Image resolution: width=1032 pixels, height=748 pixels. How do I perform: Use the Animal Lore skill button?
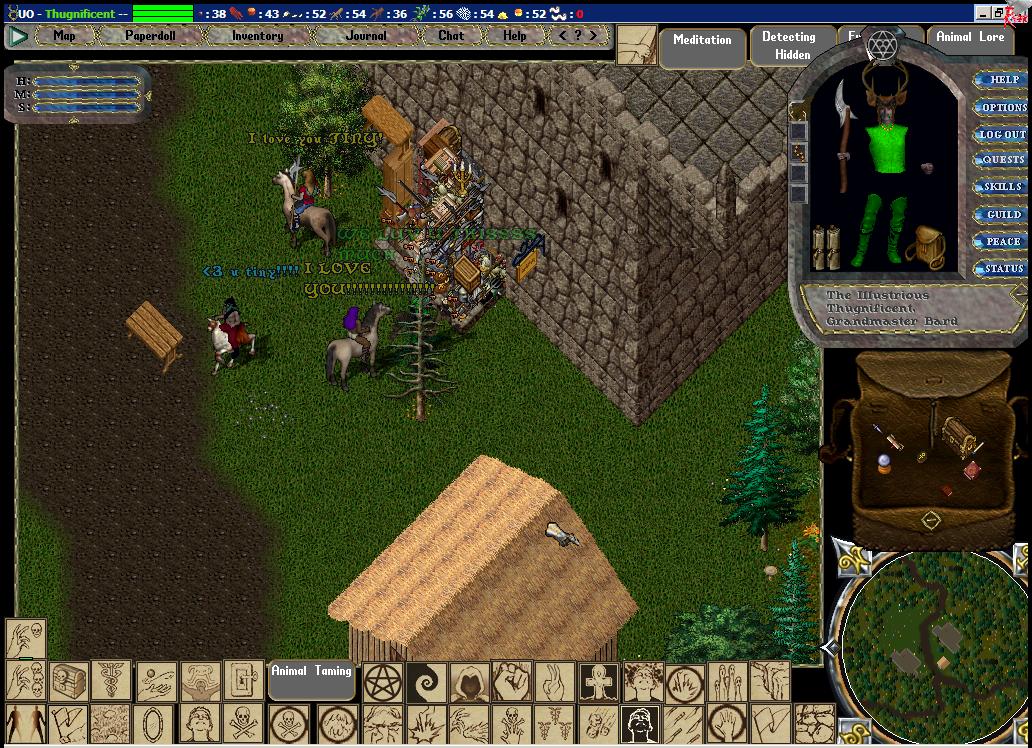(970, 38)
